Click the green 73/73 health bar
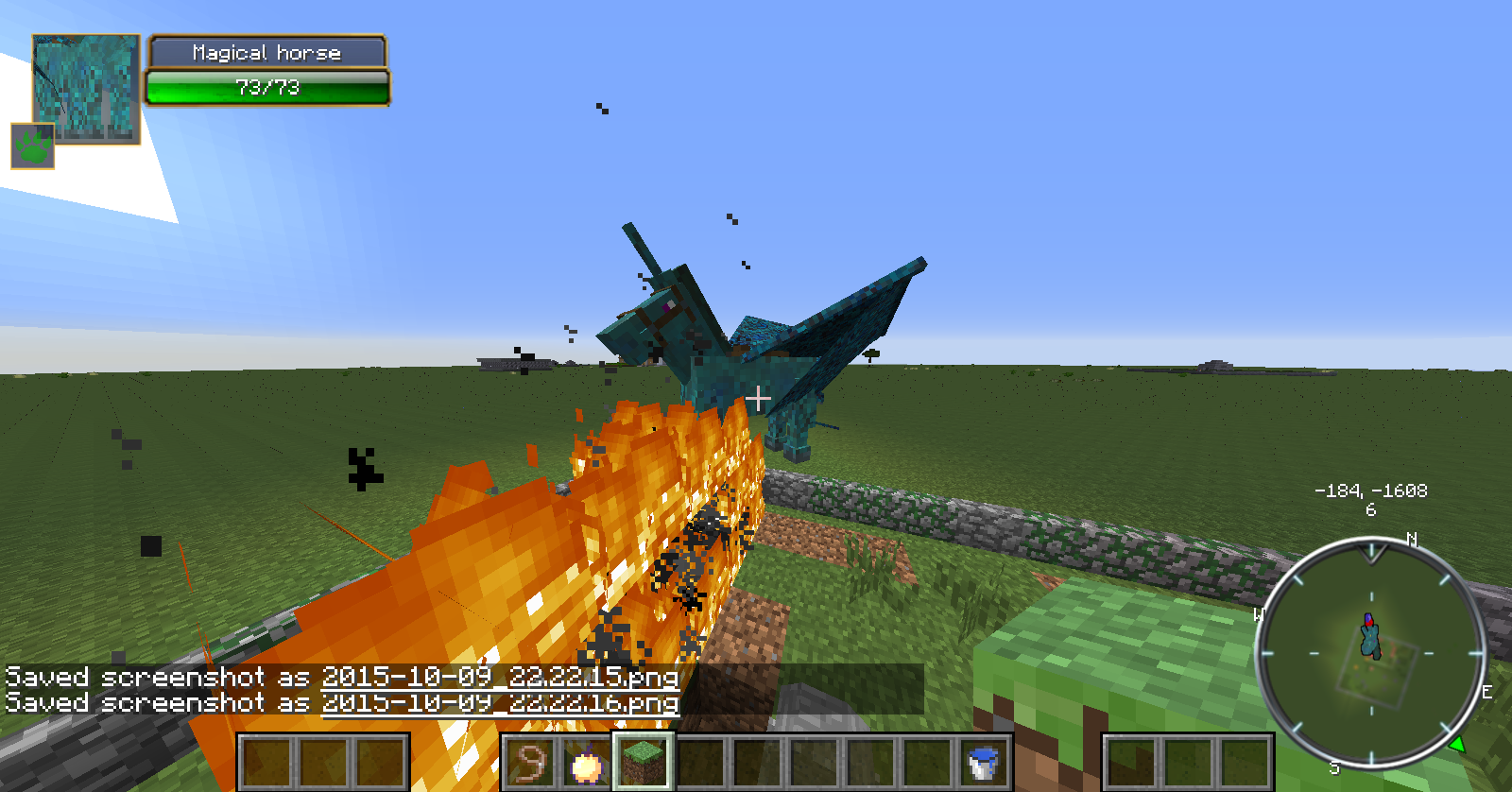 click(267, 88)
